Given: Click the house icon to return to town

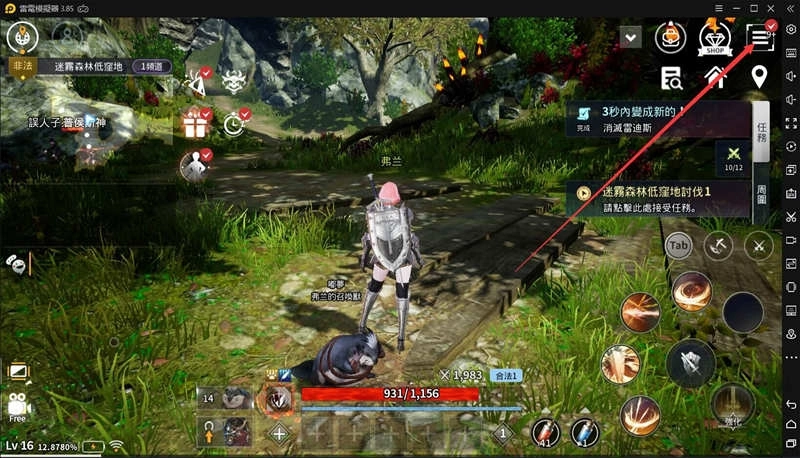Looking at the screenshot, I should click(x=715, y=77).
